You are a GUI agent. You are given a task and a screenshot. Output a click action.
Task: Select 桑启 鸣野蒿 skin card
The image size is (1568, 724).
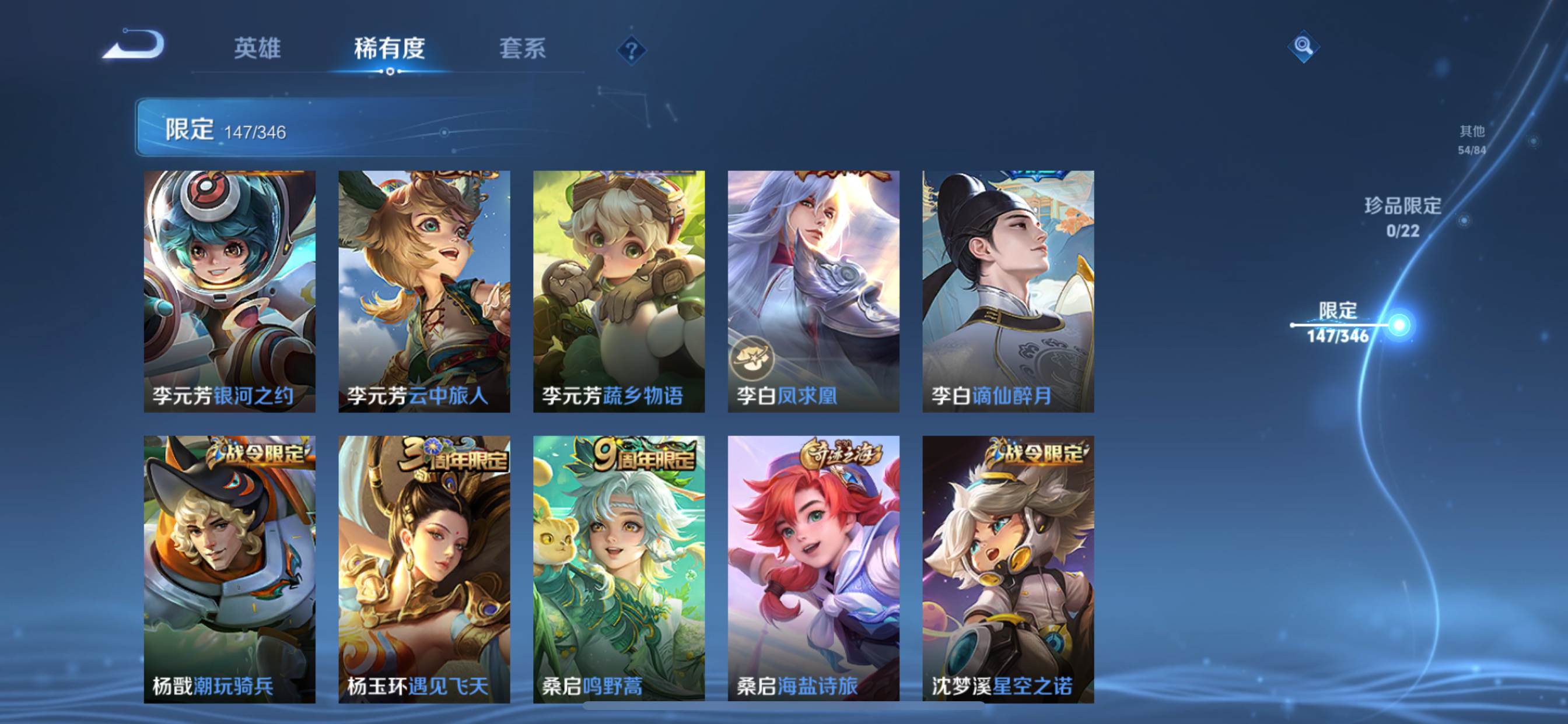click(619, 568)
